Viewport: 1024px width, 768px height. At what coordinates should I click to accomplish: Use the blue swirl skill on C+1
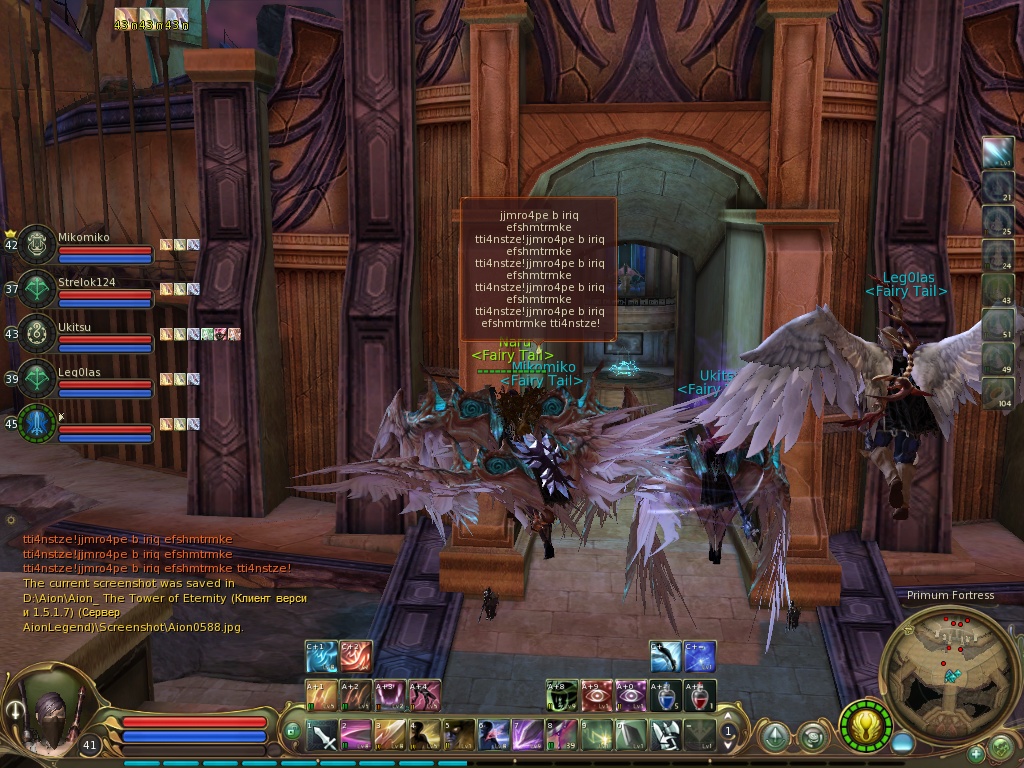(321, 656)
